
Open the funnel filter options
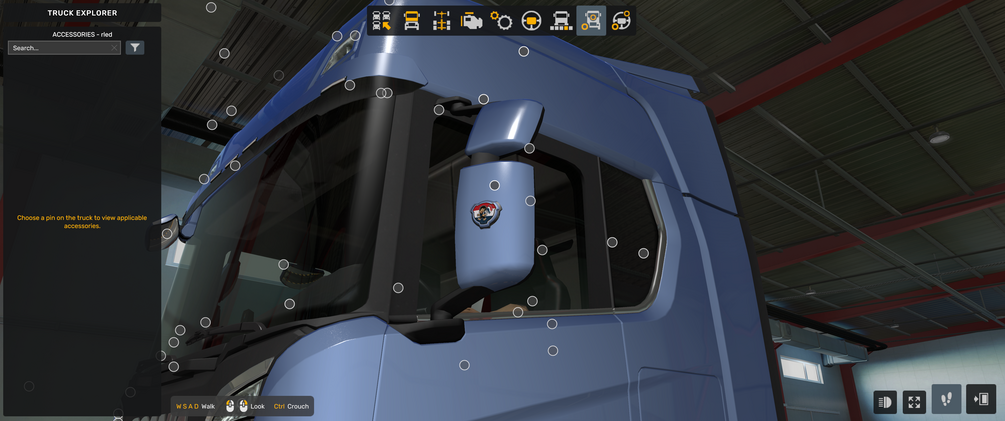tap(135, 48)
